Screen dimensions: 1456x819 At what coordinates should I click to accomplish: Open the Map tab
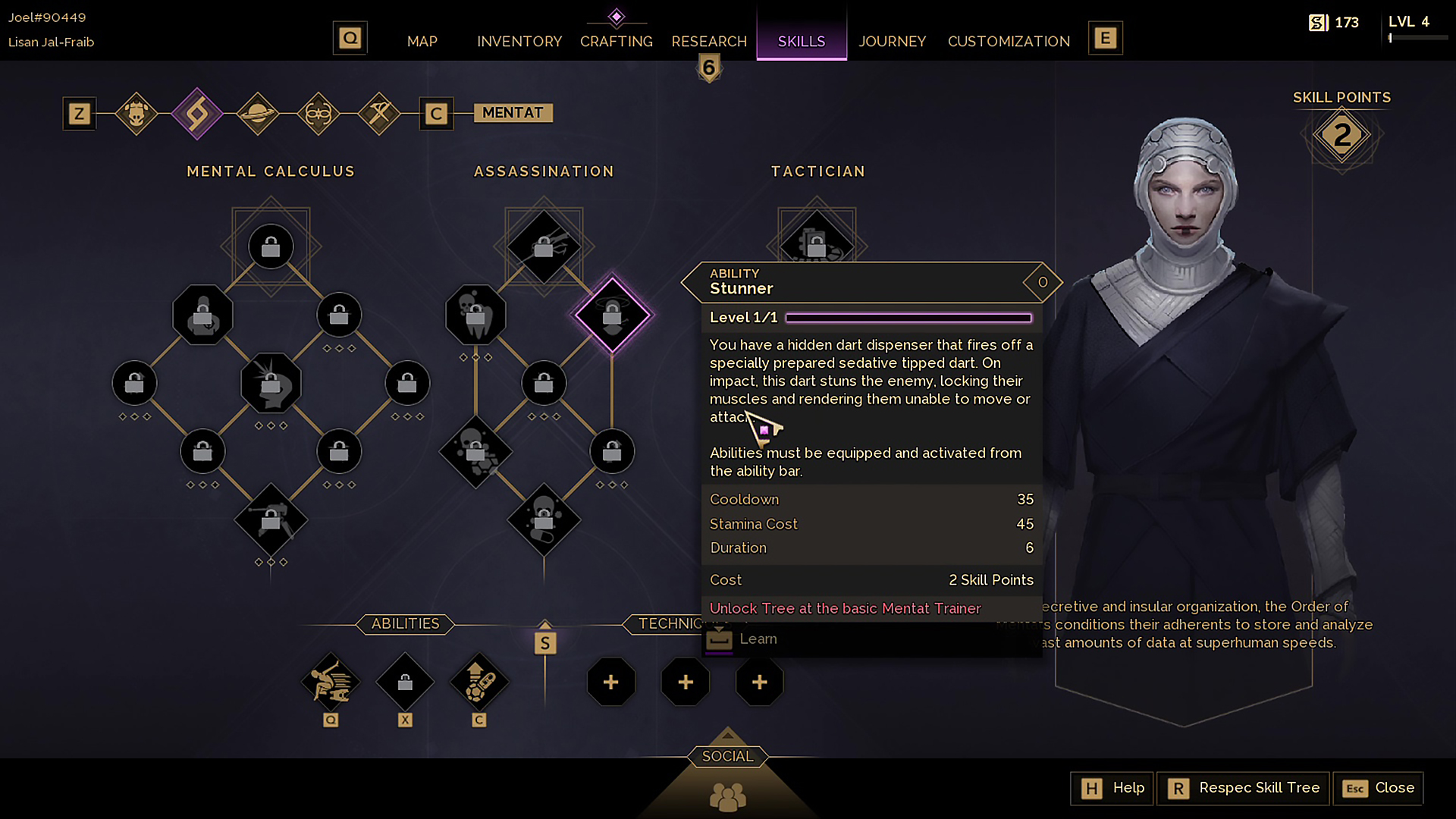point(422,41)
